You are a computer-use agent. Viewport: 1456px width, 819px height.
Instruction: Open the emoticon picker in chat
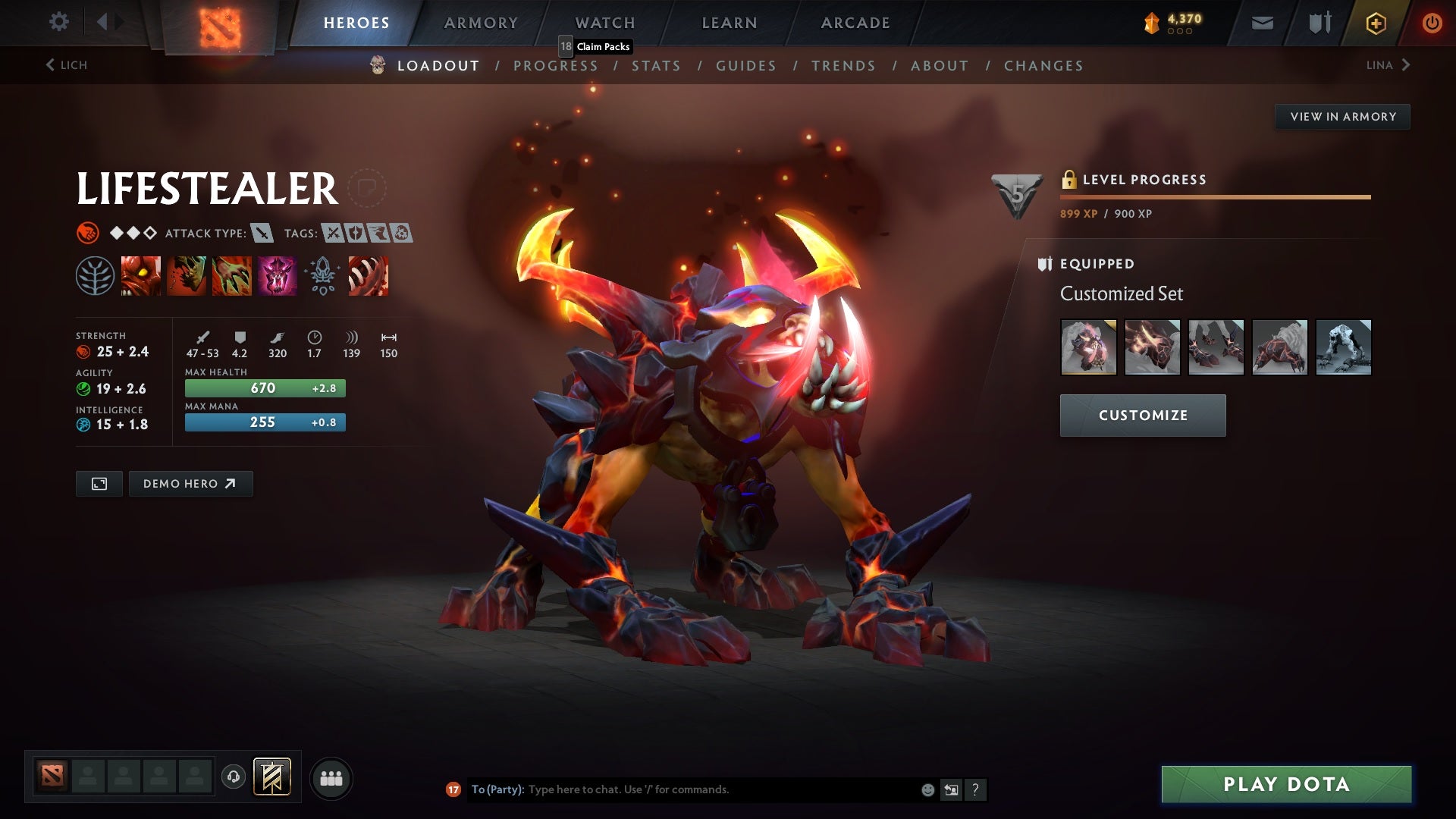click(927, 789)
